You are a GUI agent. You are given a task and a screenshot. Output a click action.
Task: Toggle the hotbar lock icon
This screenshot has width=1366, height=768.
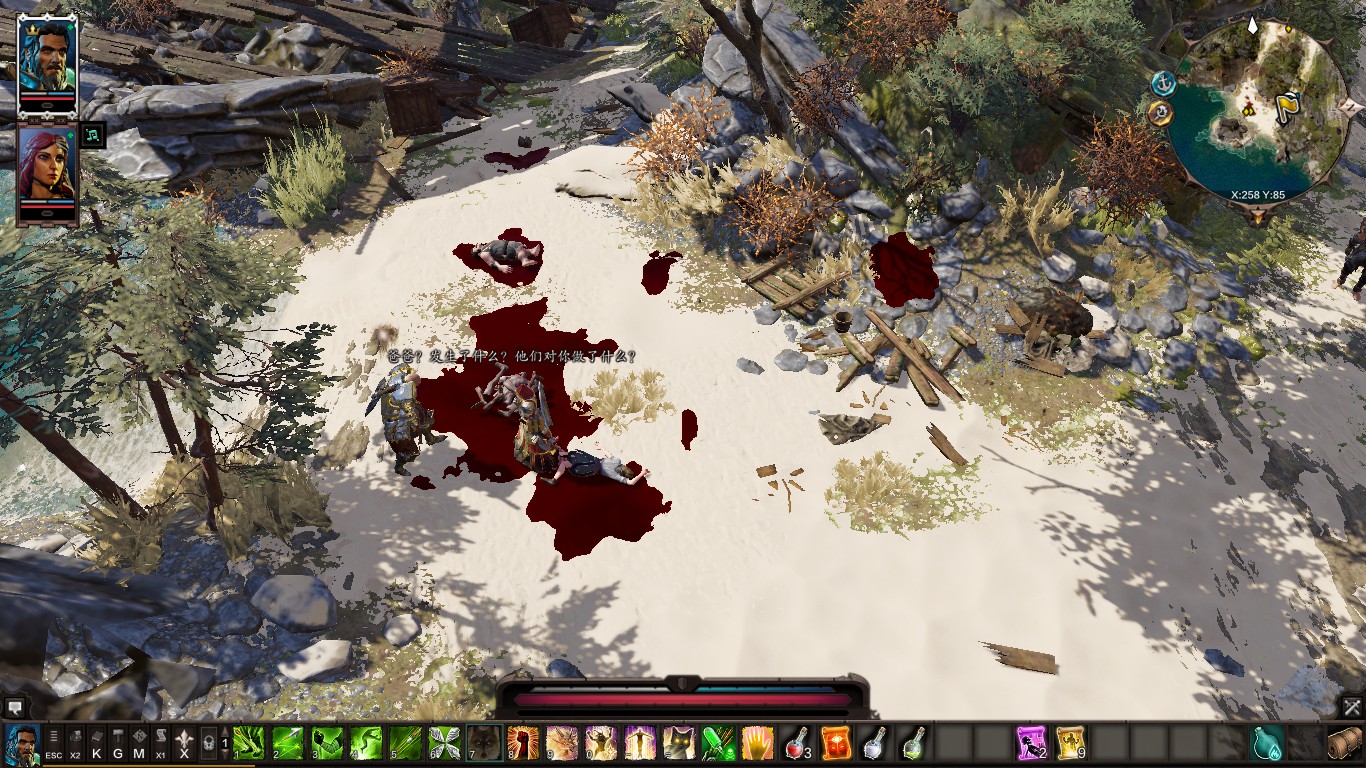(x=208, y=744)
